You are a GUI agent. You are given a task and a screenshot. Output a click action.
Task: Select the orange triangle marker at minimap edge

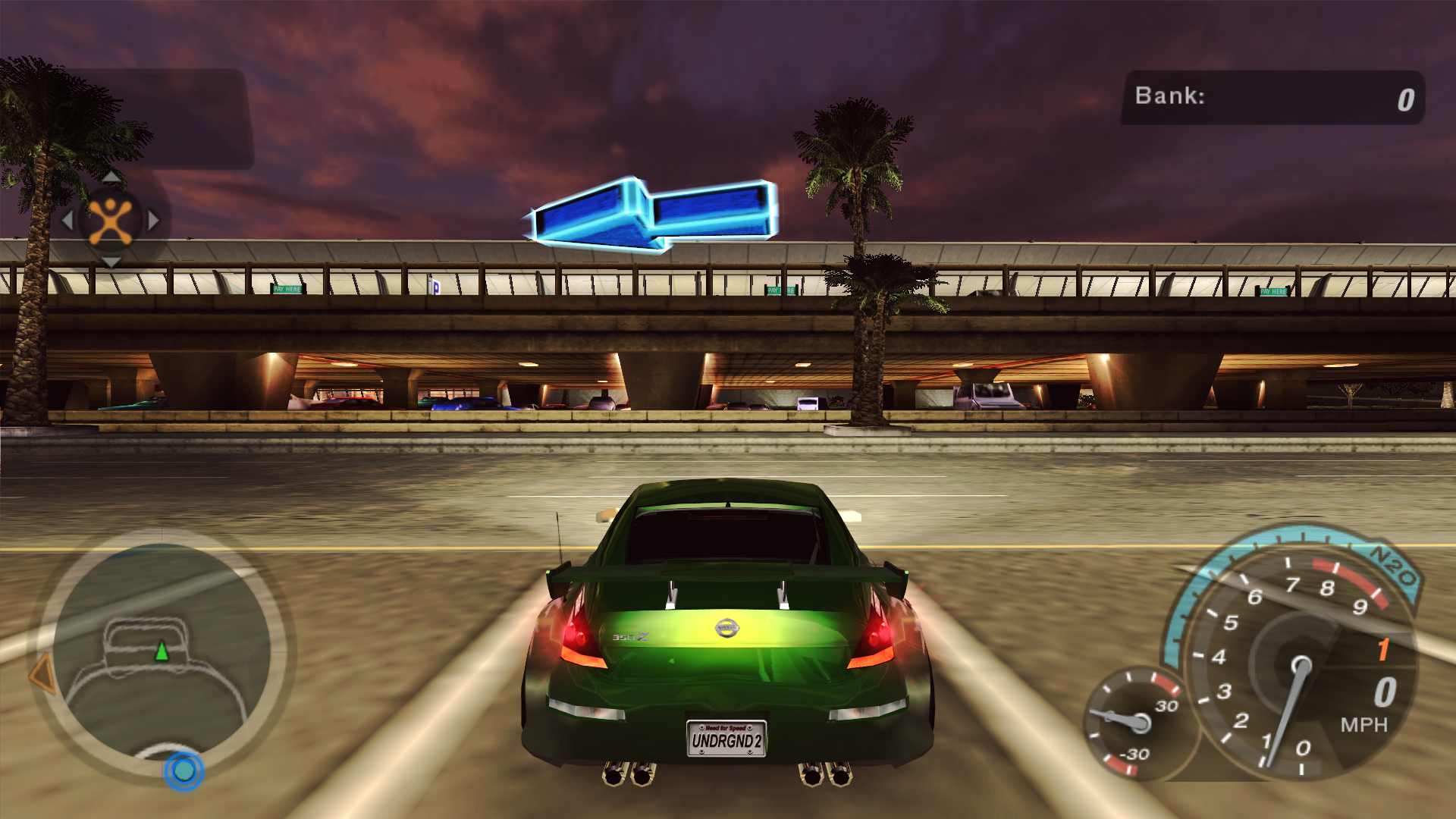pyautogui.click(x=44, y=673)
